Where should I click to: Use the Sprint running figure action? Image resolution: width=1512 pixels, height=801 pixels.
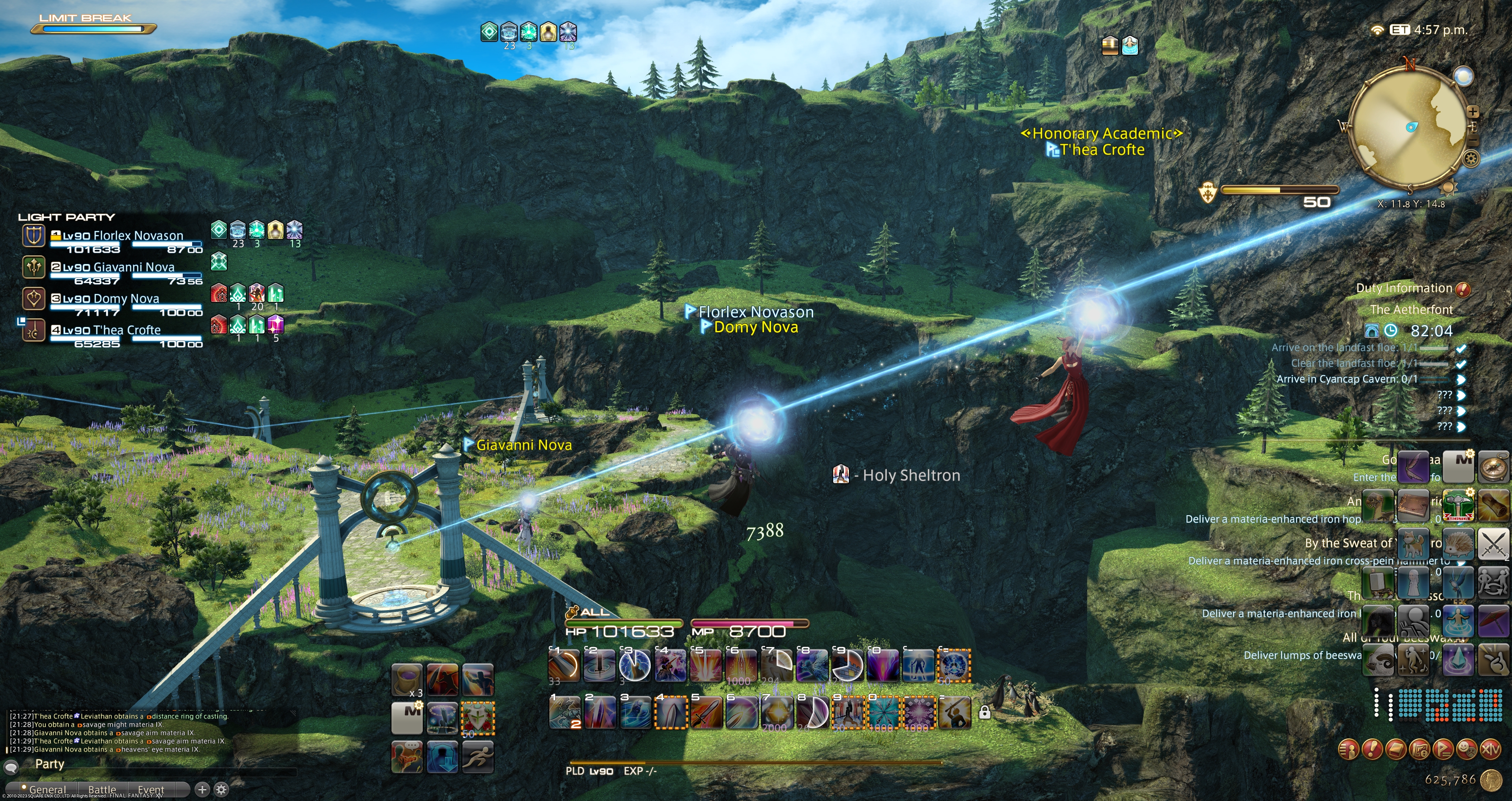[478, 756]
